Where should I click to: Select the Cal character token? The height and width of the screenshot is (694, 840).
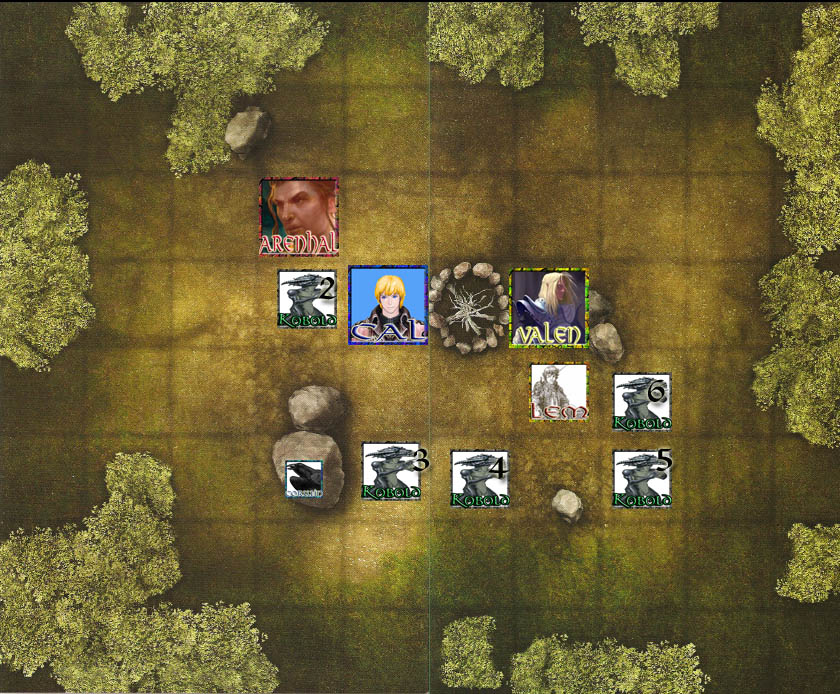(x=388, y=306)
